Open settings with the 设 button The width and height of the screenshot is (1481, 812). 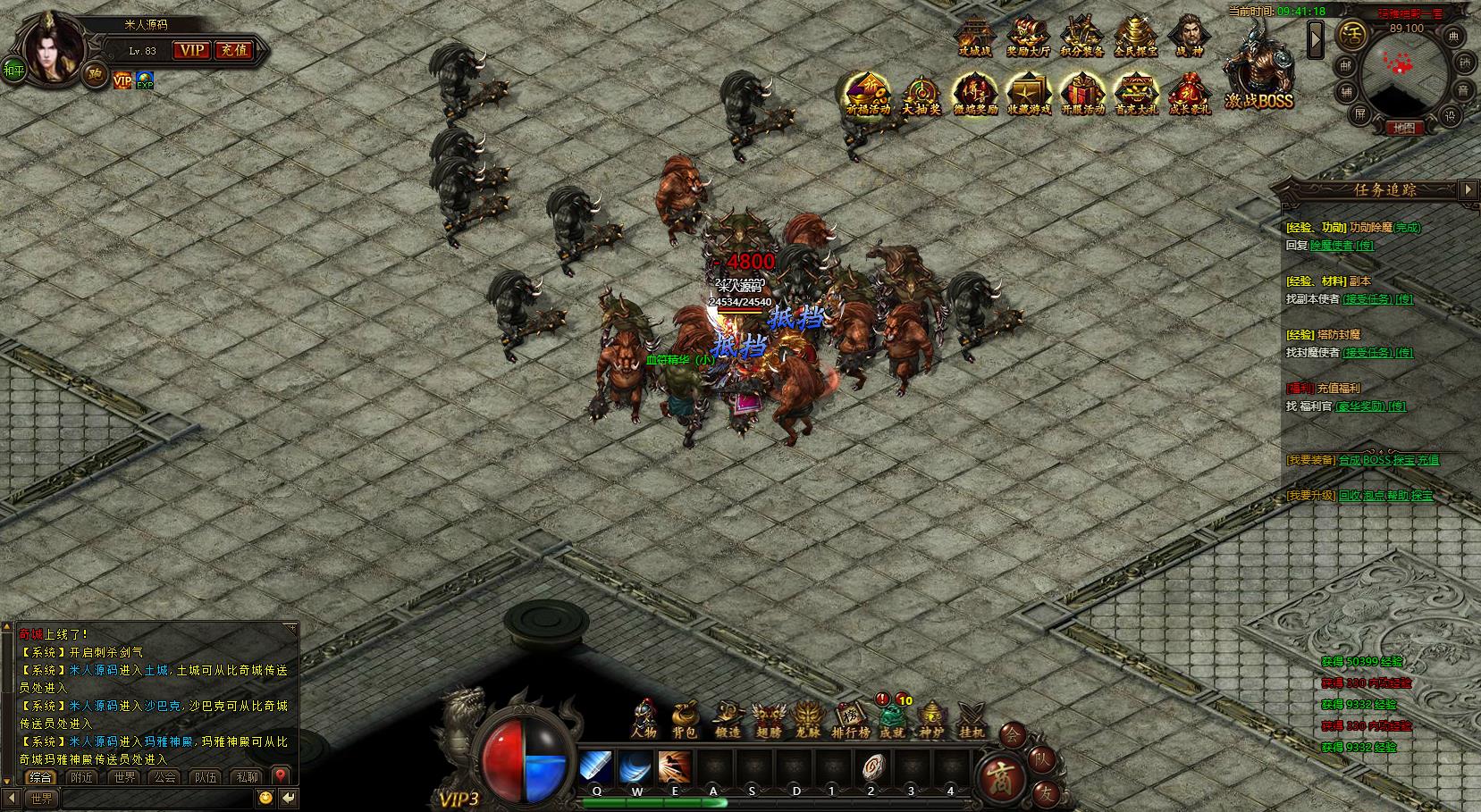[1451, 115]
